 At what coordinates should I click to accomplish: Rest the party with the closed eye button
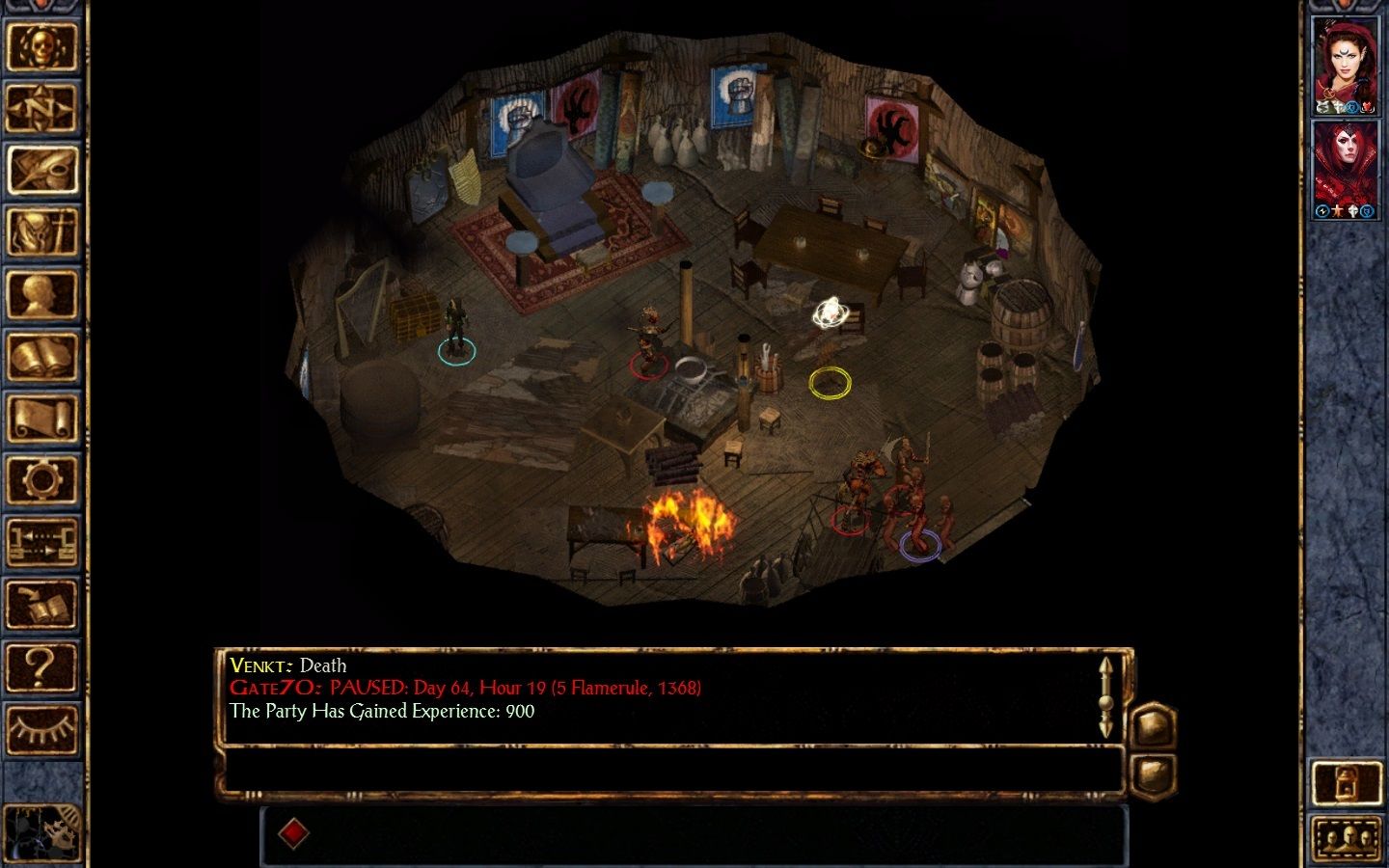click(41, 728)
